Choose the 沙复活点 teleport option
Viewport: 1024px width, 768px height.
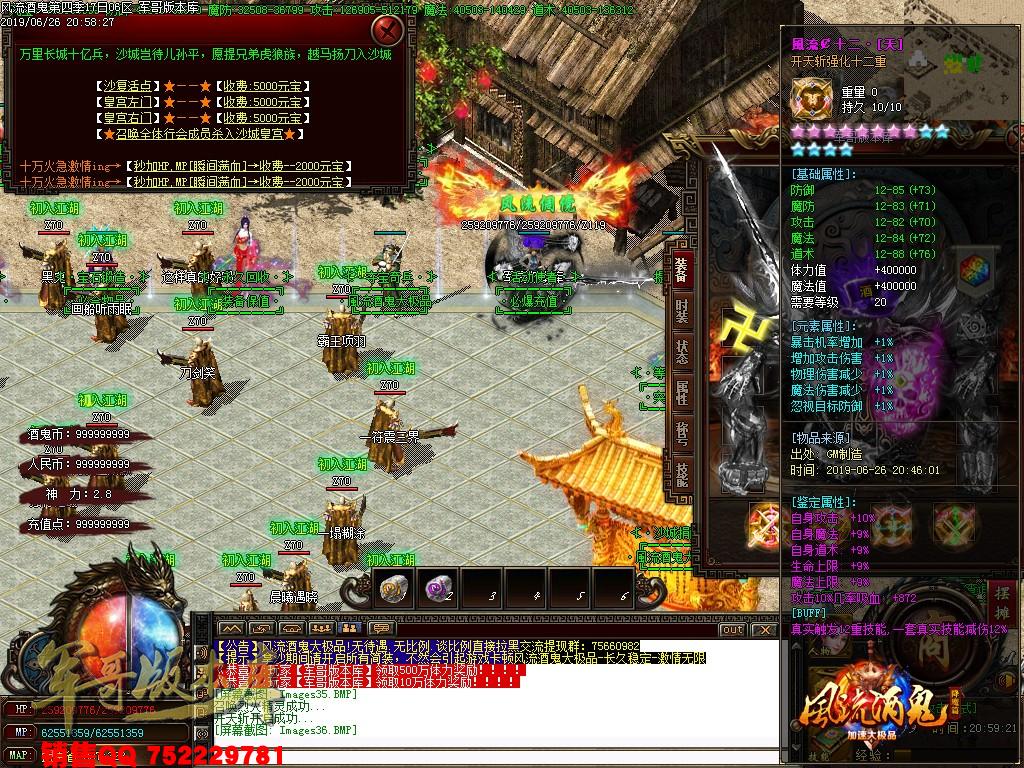point(127,86)
